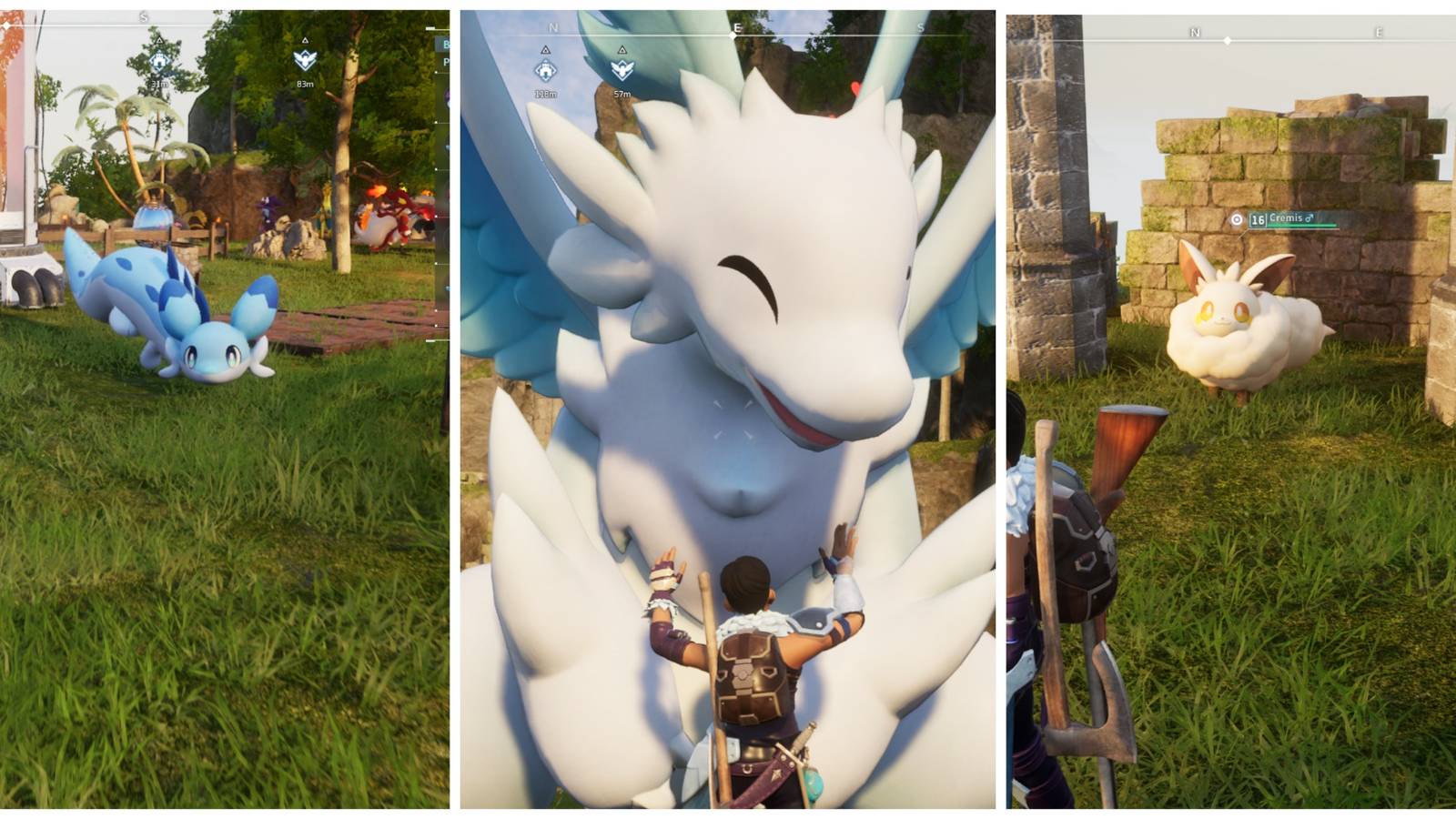1456x819 pixels.
Task: Click the white compass diamond at top right
Action: click(x=1228, y=40)
